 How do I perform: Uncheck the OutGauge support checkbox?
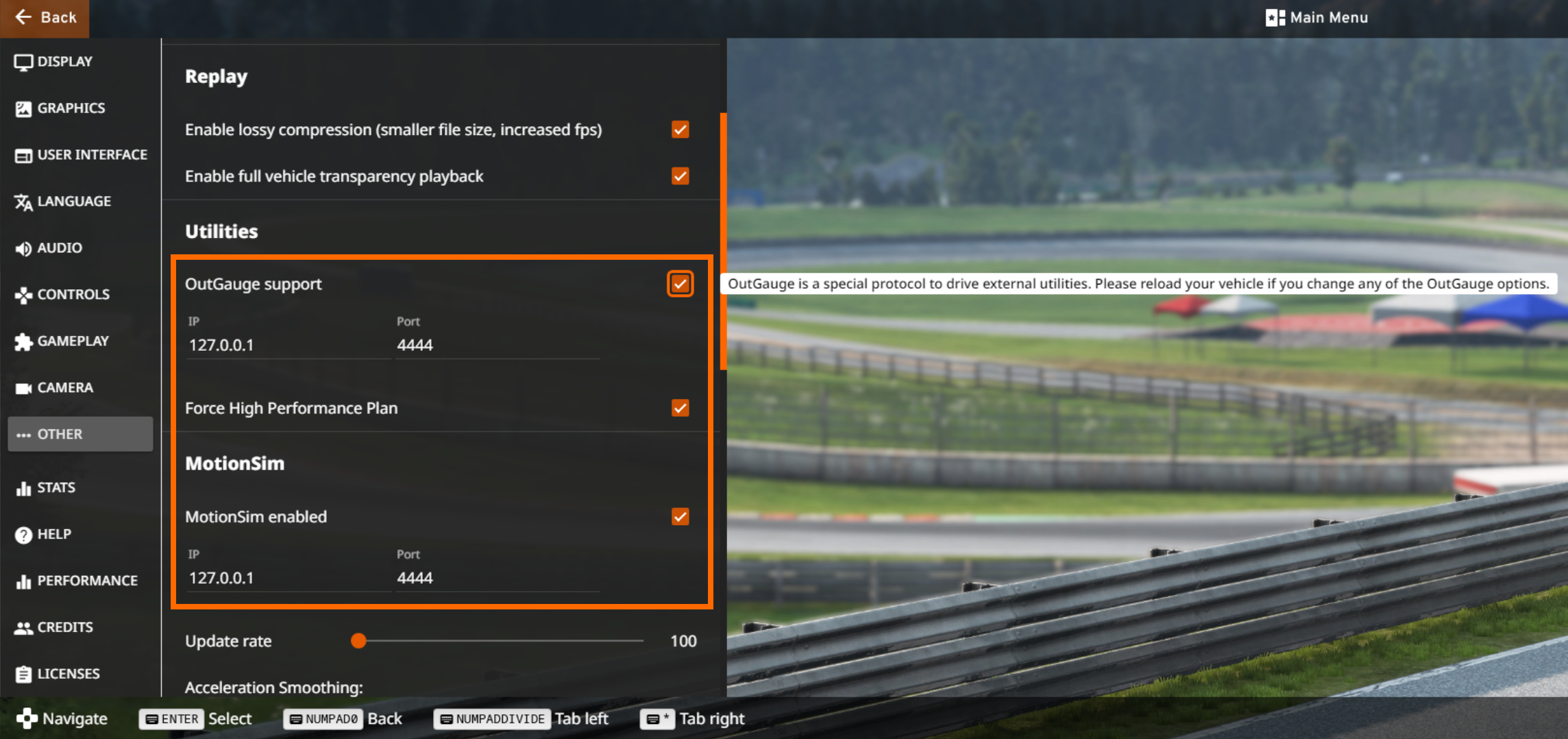pyautogui.click(x=680, y=284)
